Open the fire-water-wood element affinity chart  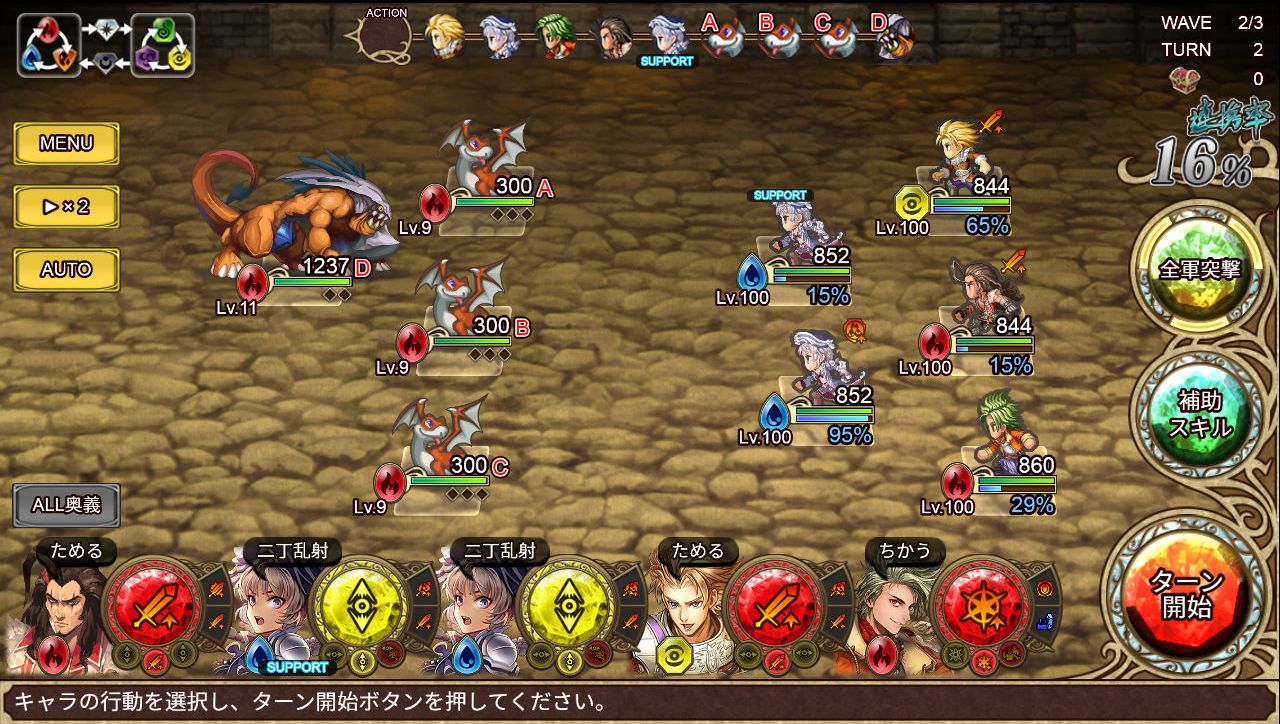point(48,46)
